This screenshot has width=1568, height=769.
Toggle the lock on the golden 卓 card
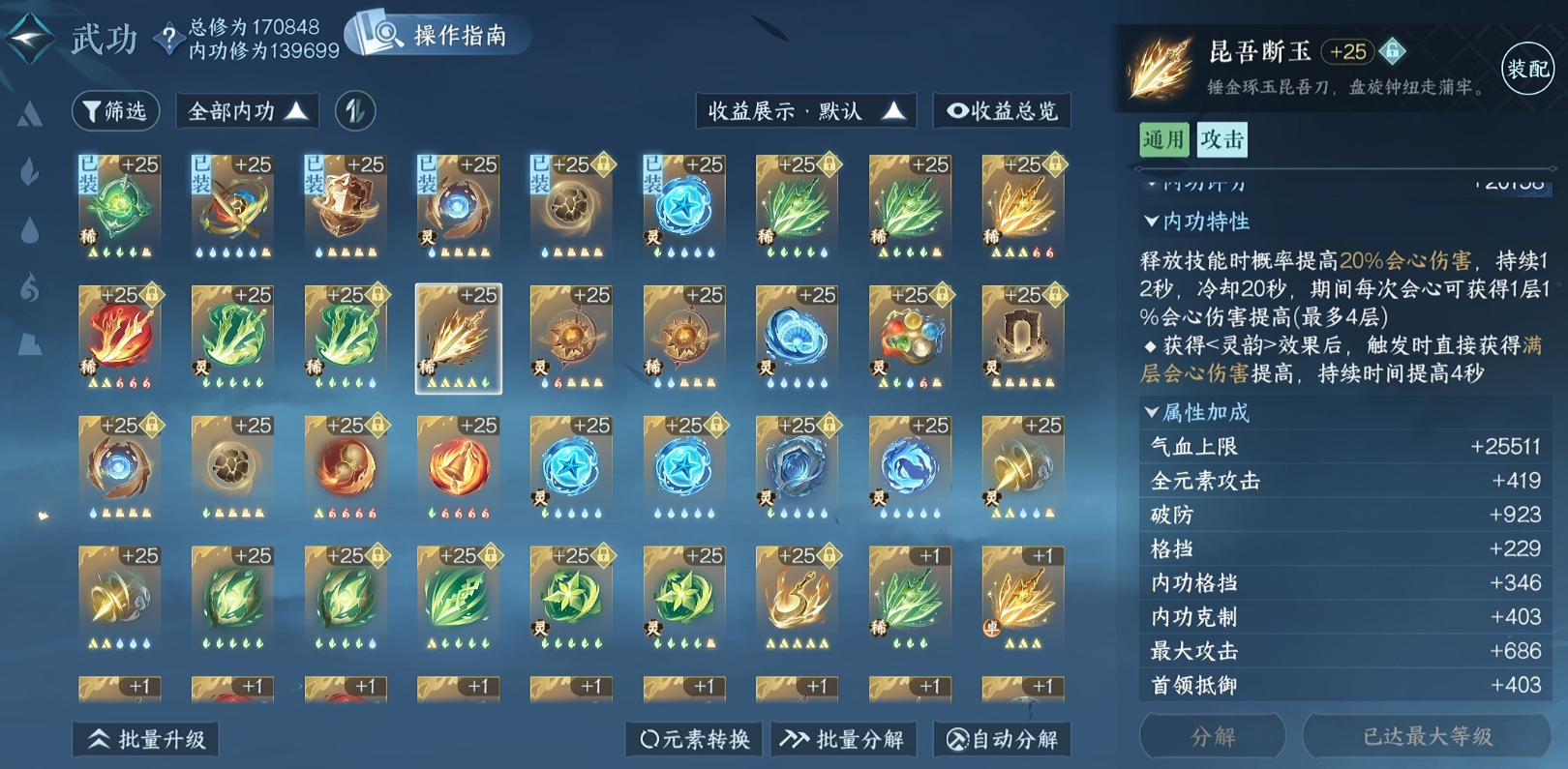coord(1053,556)
